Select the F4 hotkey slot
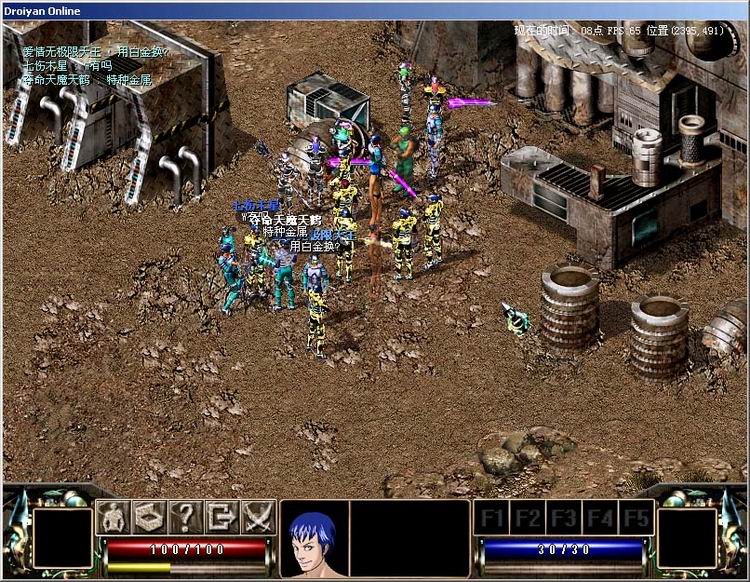750x582 pixels. pyautogui.click(x=599, y=518)
